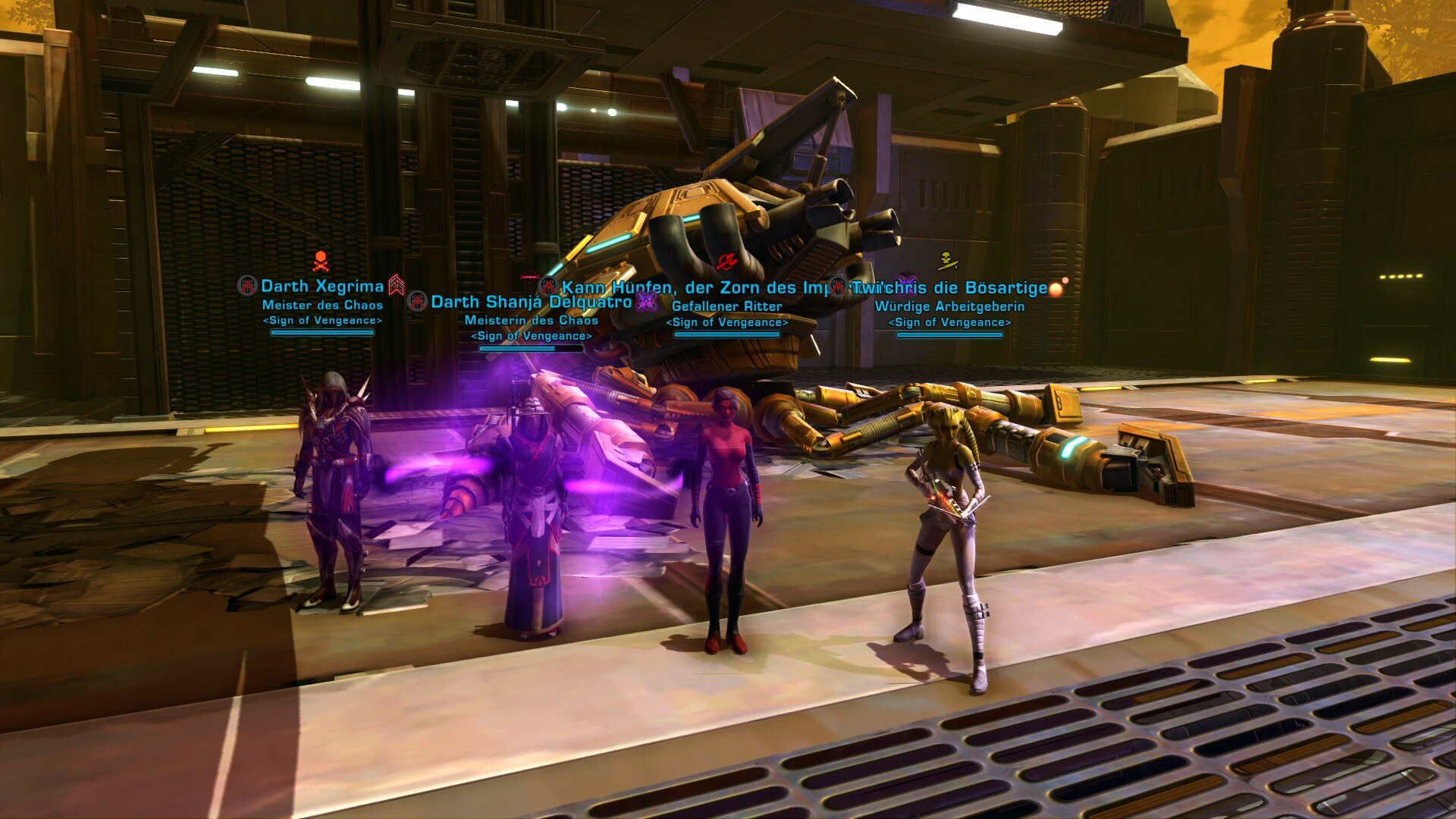Select the Darth Xegrima nameplate
1456x819 pixels.
click(322, 287)
